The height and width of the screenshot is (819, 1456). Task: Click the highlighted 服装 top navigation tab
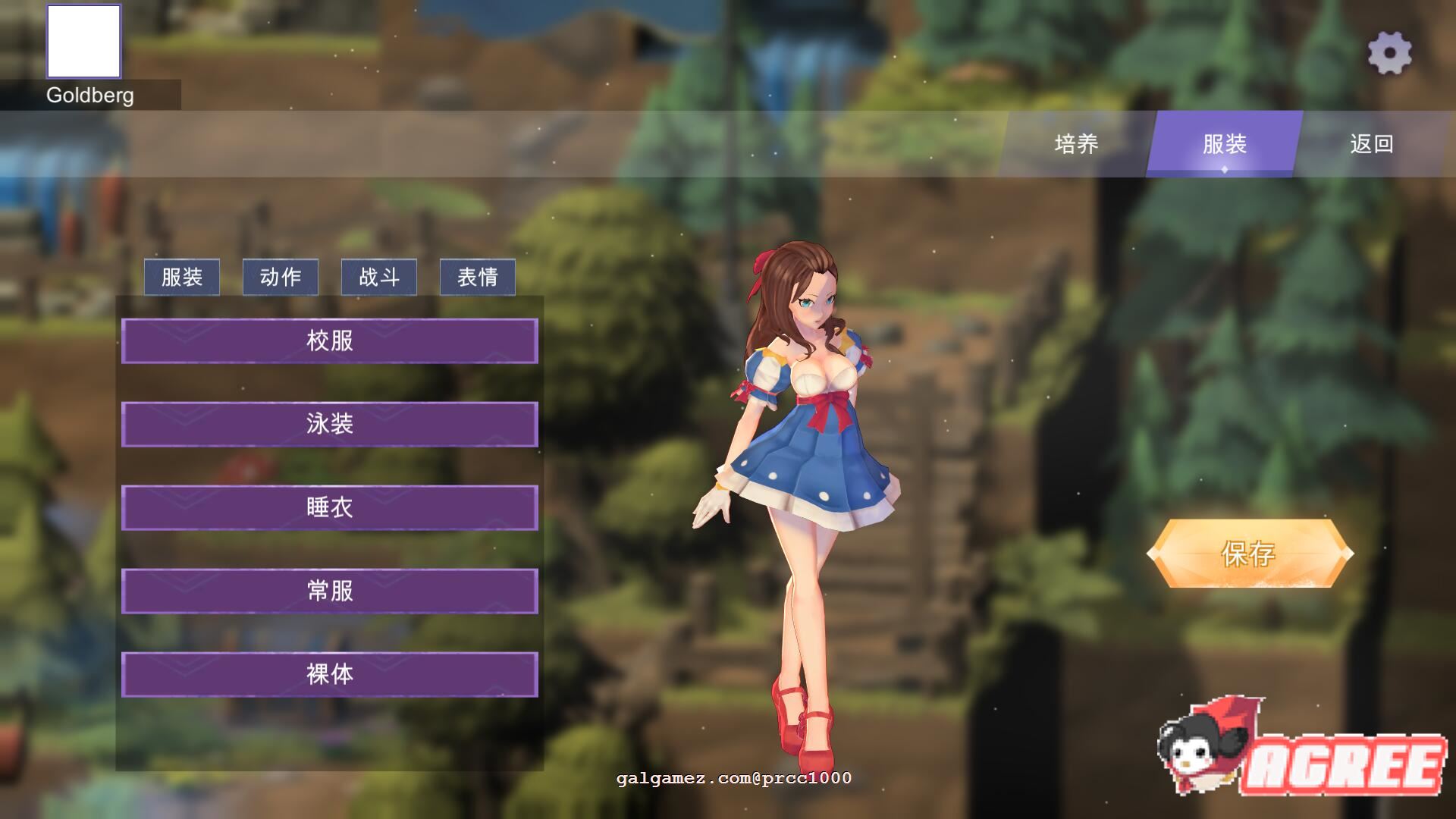[x=1225, y=144]
